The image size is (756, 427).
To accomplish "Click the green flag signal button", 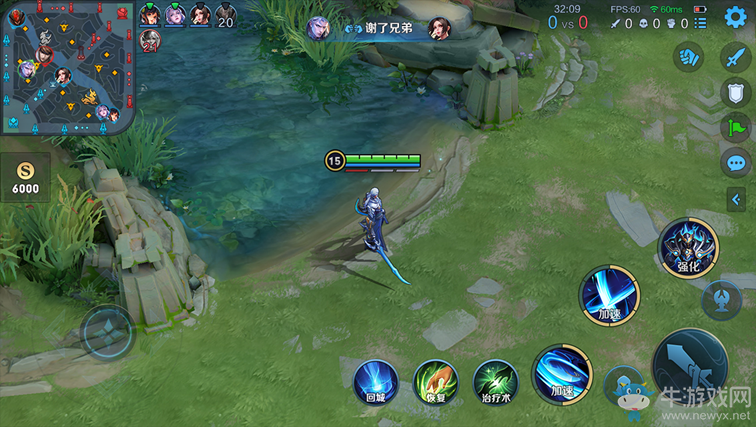I will (x=736, y=127).
